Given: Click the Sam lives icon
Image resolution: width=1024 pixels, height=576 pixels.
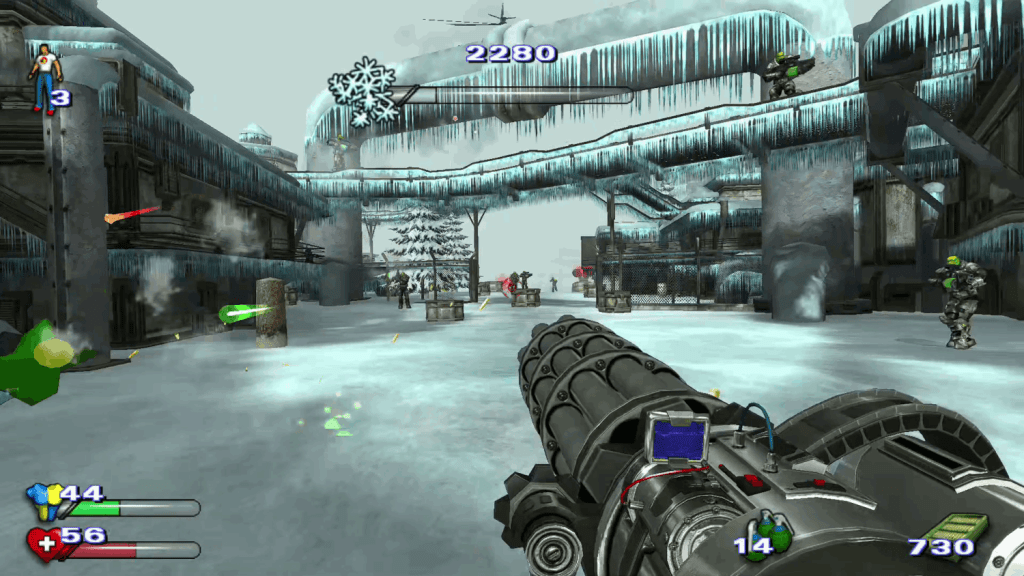Looking at the screenshot, I should click(43, 78).
